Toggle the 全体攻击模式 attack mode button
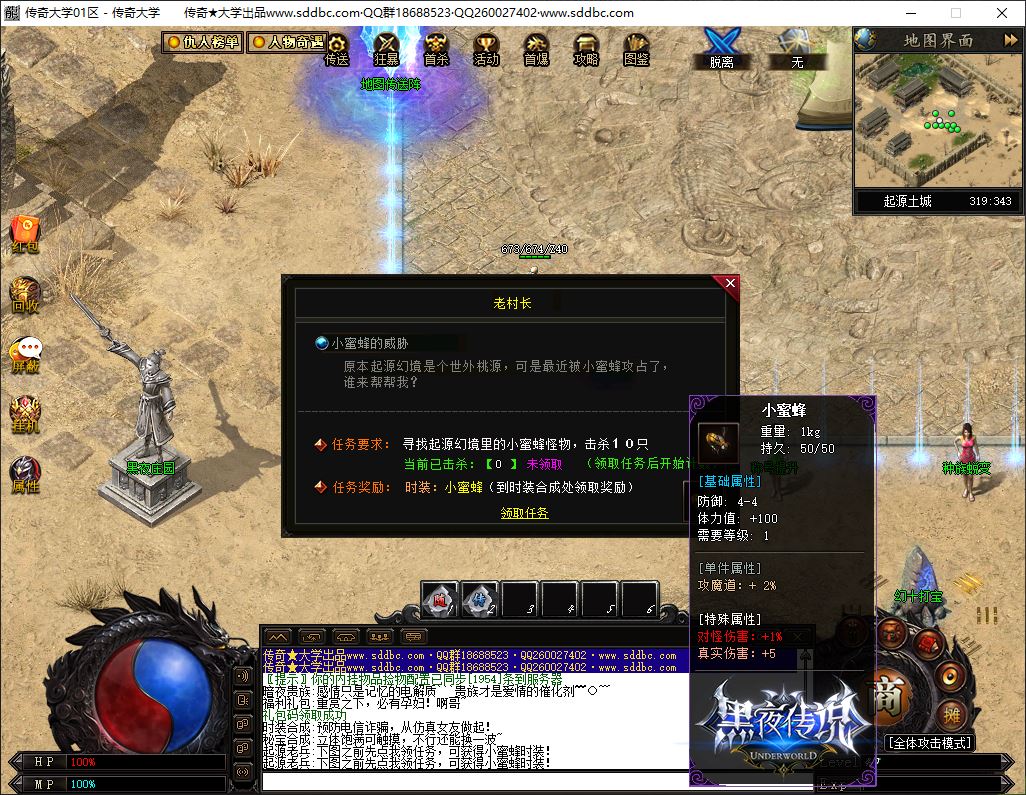Viewport: 1026px width, 795px height. coord(928,743)
